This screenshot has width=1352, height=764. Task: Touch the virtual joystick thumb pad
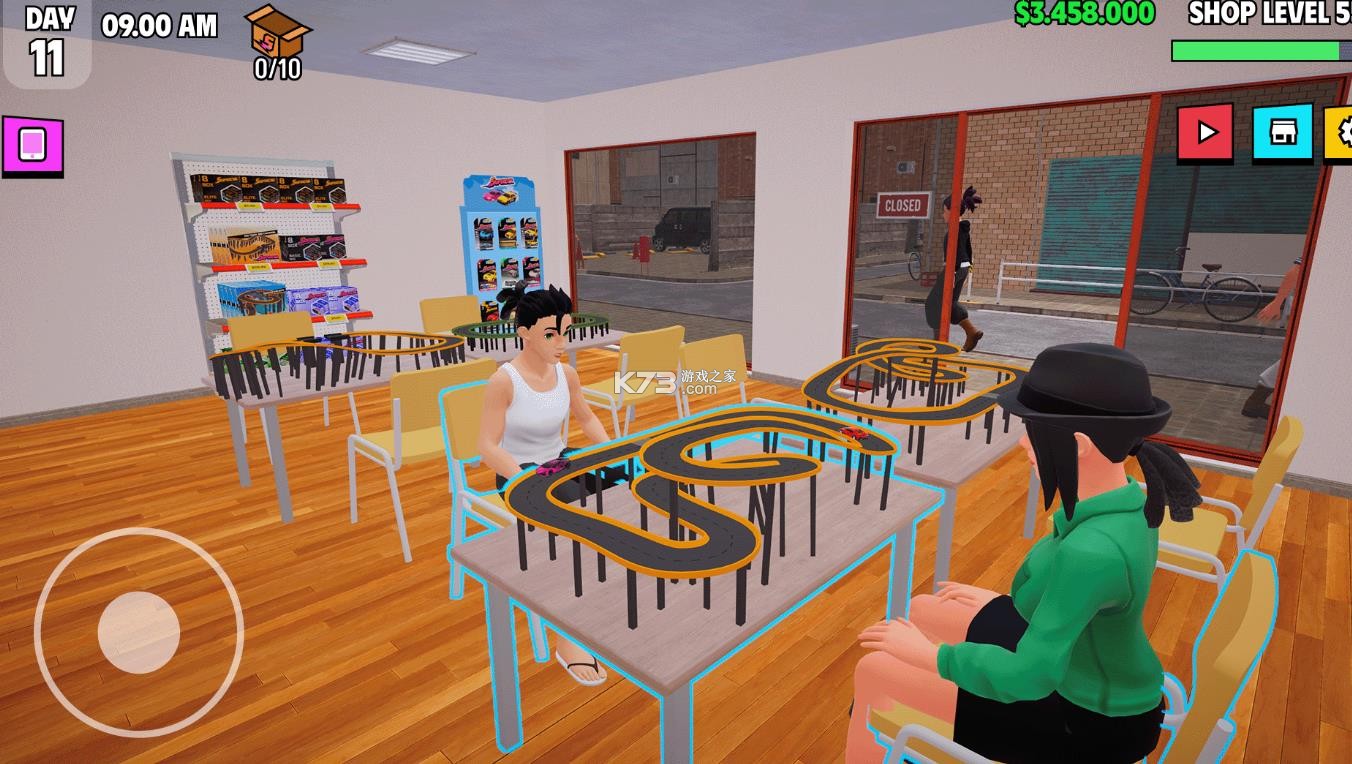click(139, 632)
